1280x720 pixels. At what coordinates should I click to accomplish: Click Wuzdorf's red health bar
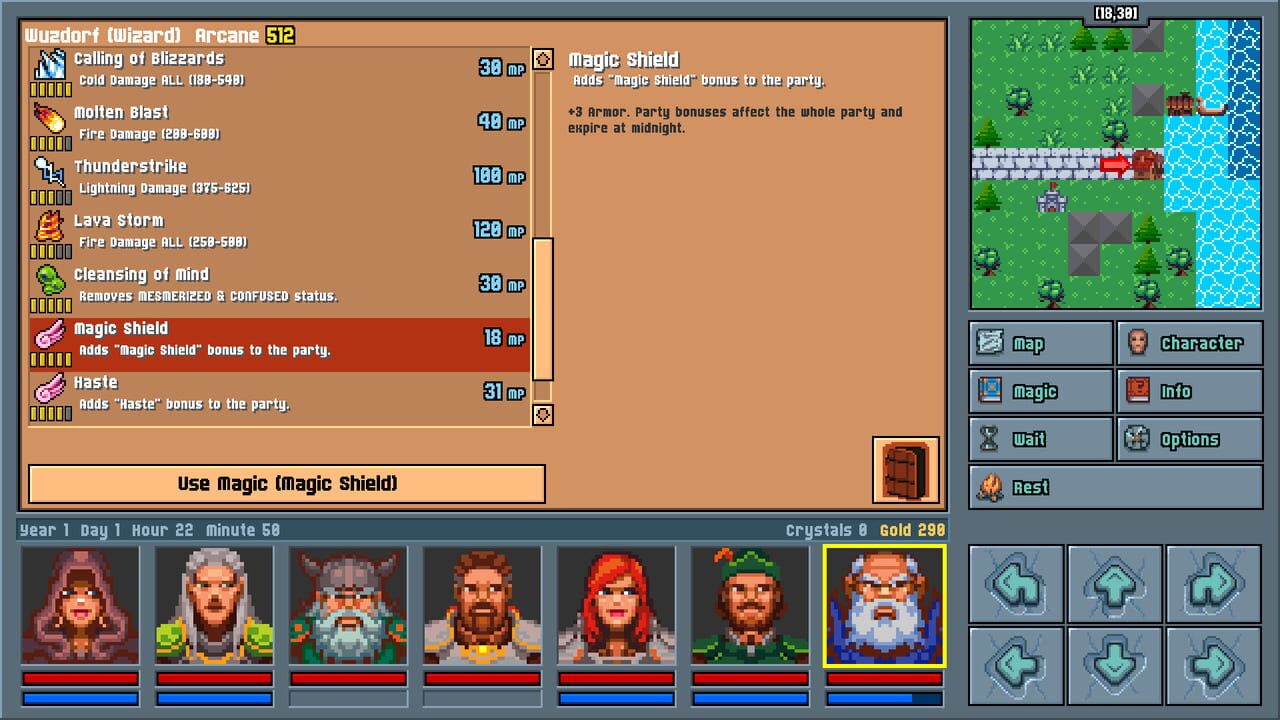(884, 678)
